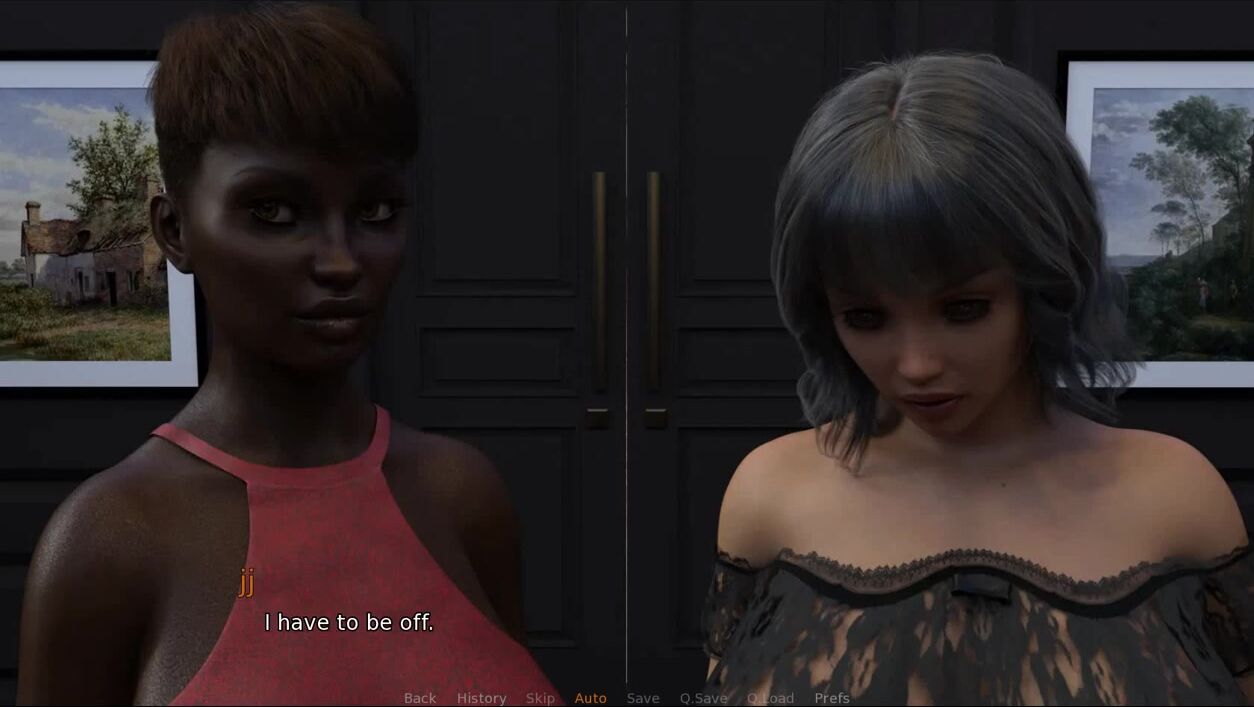
Task: Toggle the Auto advance mode
Action: pyautogui.click(x=590, y=698)
